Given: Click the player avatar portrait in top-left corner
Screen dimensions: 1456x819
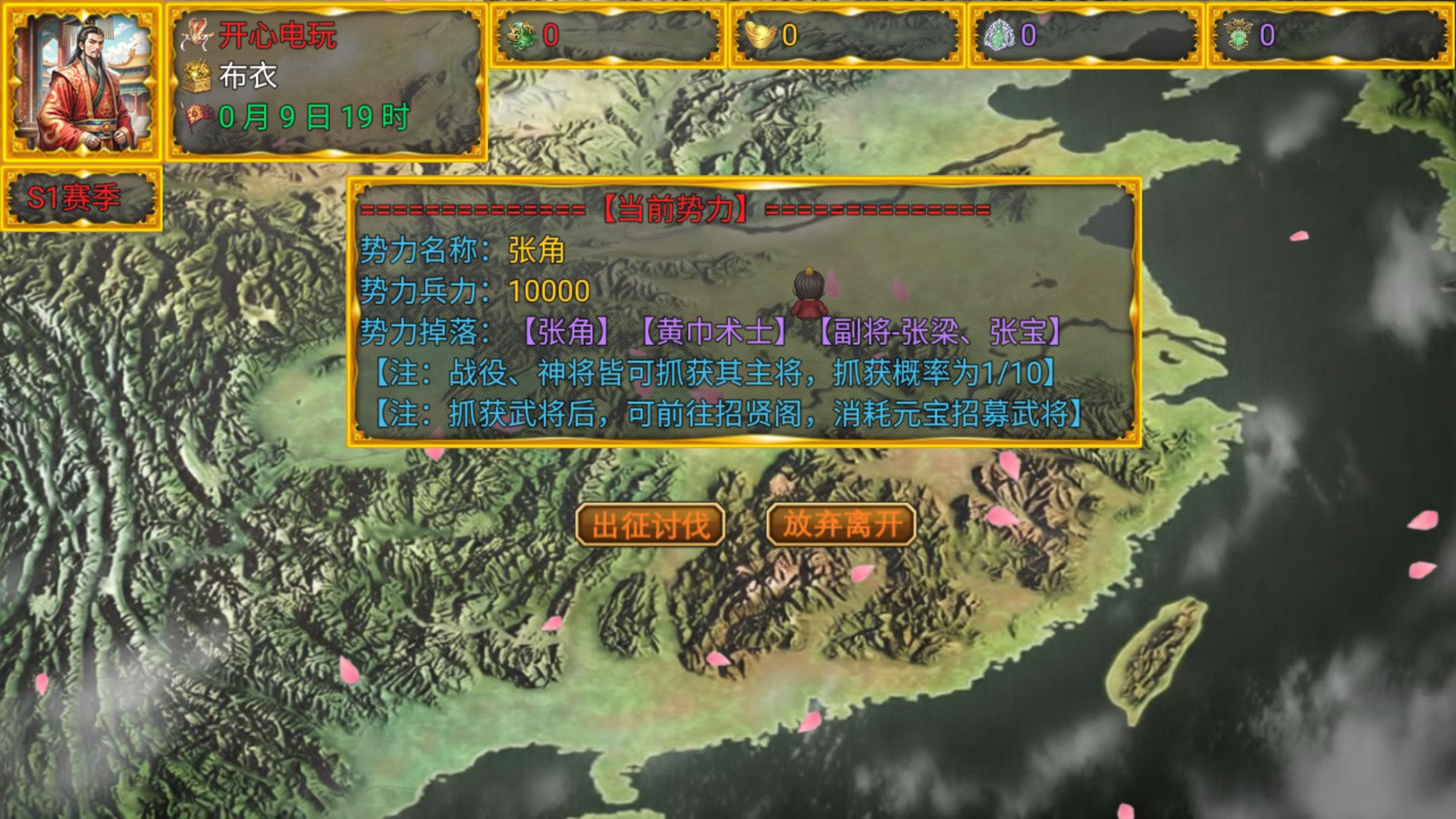Looking at the screenshot, I should tap(83, 80).
